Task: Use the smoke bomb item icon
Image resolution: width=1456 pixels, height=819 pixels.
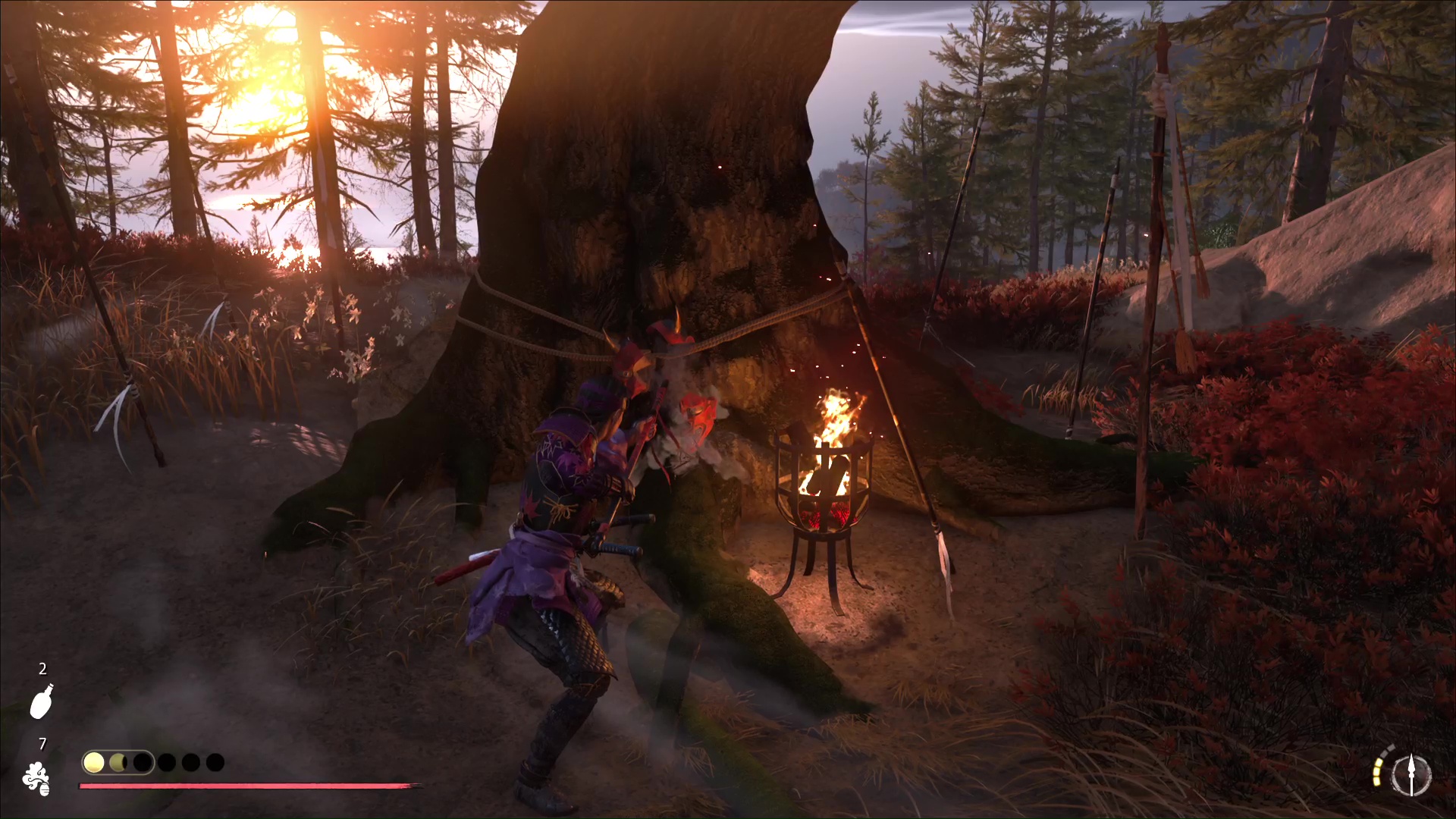Action: tap(36, 778)
